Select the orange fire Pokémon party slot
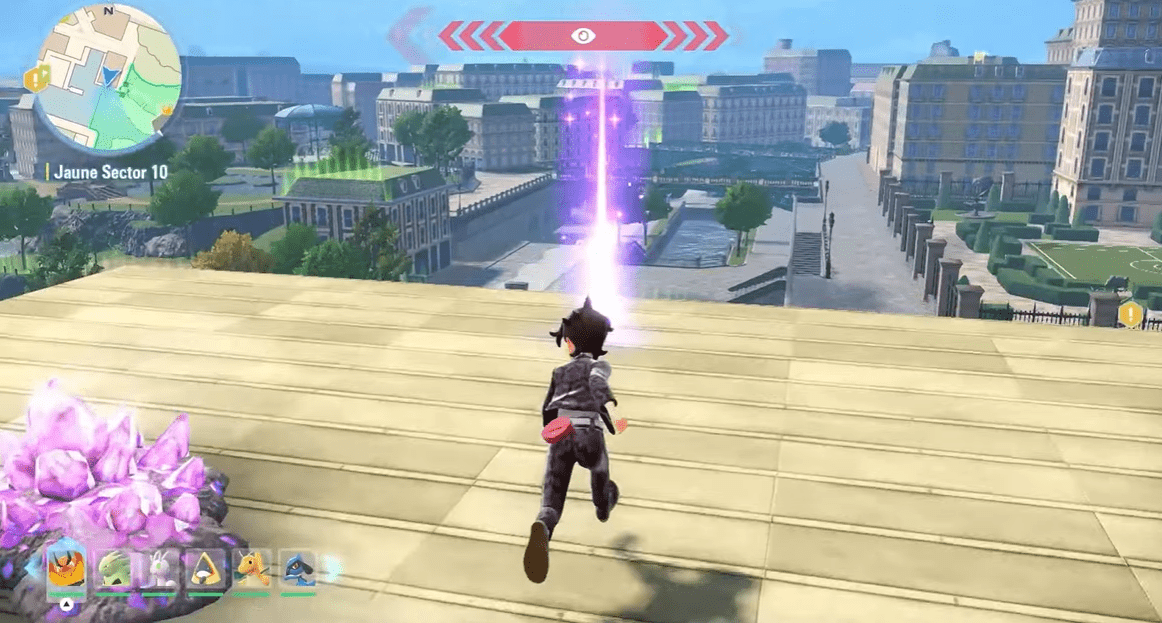The image size is (1162, 623). point(66,570)
